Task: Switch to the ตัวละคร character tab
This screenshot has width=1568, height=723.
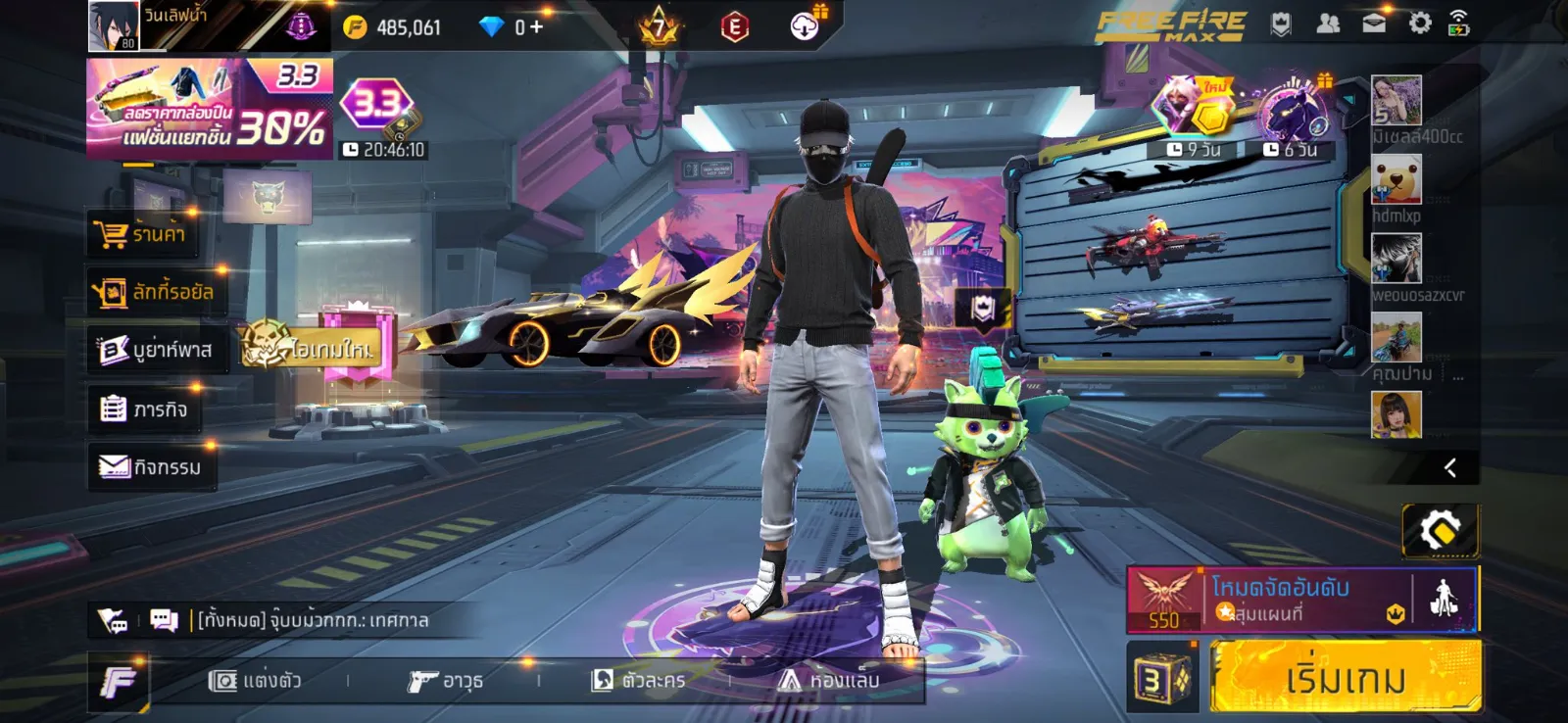Action: click(639, 680)
